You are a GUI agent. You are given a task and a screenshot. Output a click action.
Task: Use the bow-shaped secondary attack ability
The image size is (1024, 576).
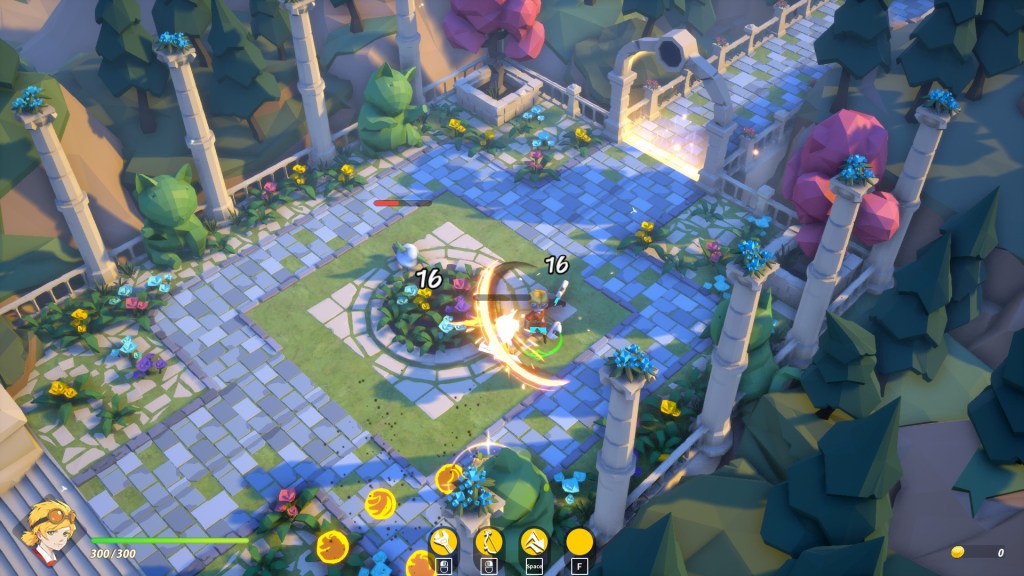point(489,543)
